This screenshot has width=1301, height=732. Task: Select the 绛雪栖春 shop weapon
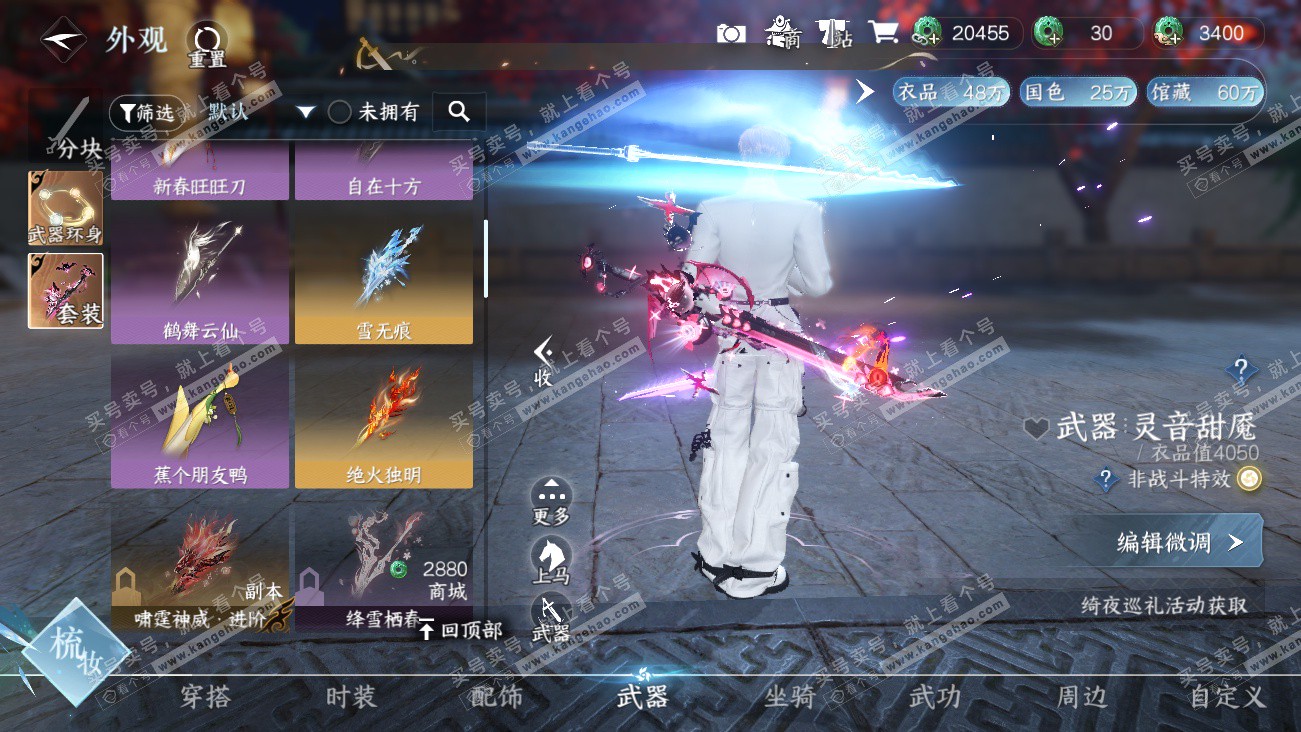point(383,567)
